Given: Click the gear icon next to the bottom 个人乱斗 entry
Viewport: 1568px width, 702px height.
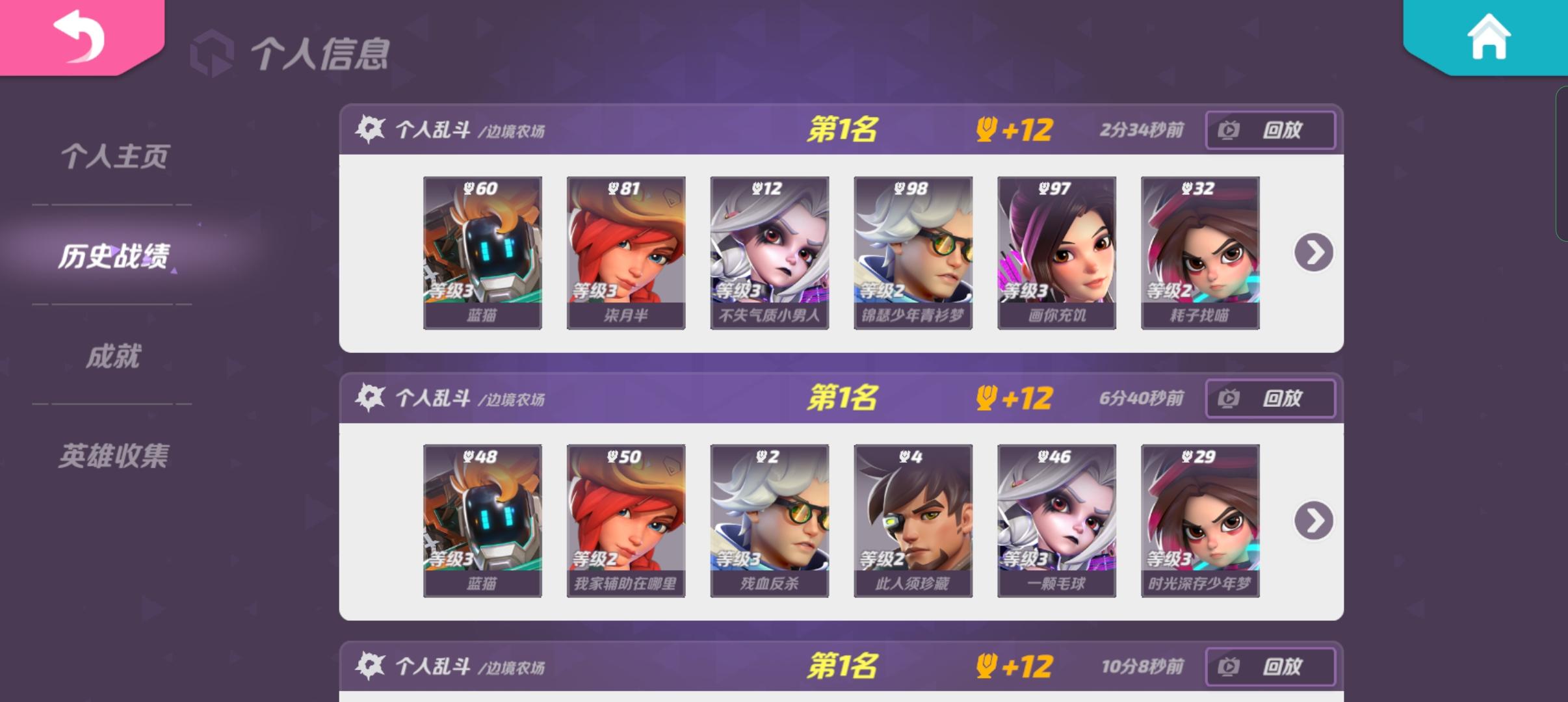Looking at the screenshot, I should pyautogui.click(x=369, y=666).
